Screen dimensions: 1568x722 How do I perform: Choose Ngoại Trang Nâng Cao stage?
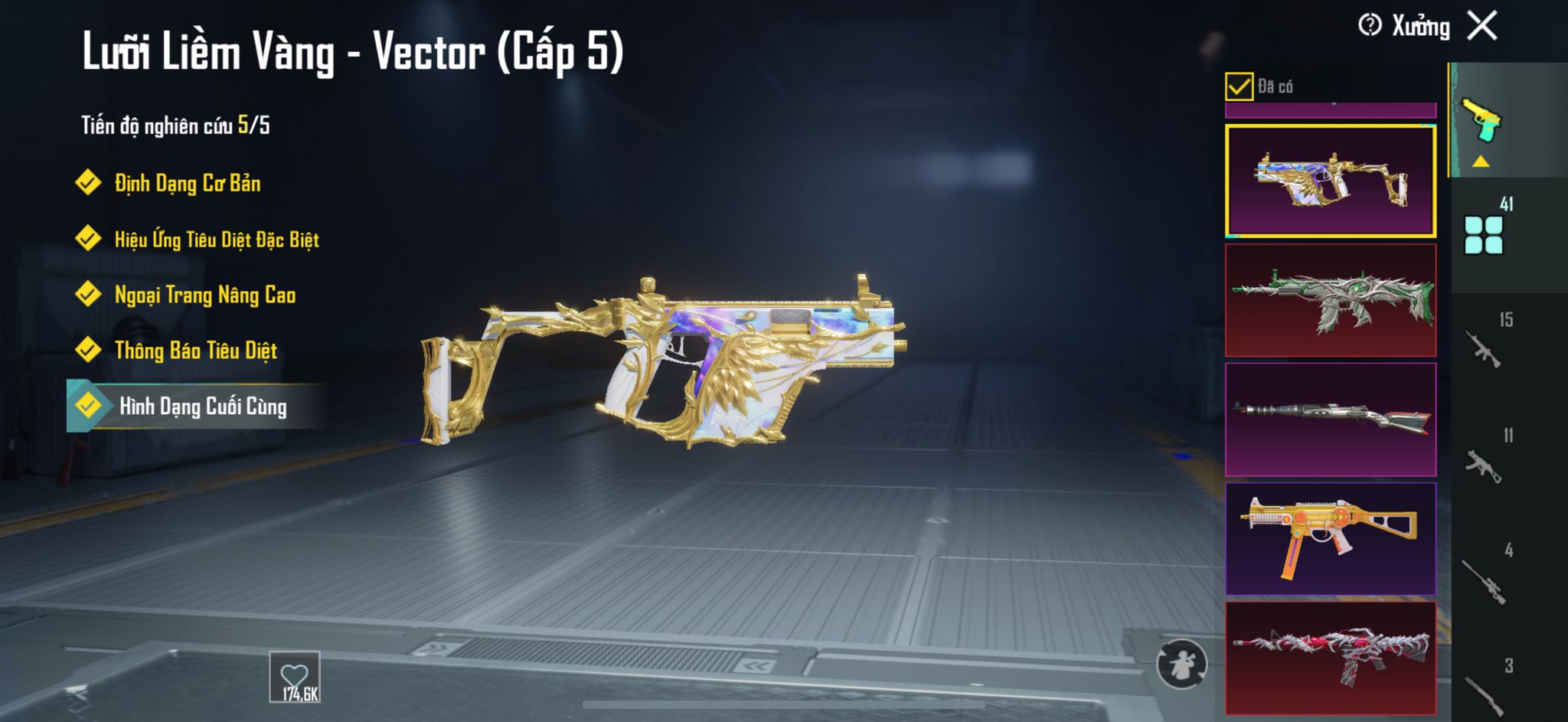click(204, 295)
